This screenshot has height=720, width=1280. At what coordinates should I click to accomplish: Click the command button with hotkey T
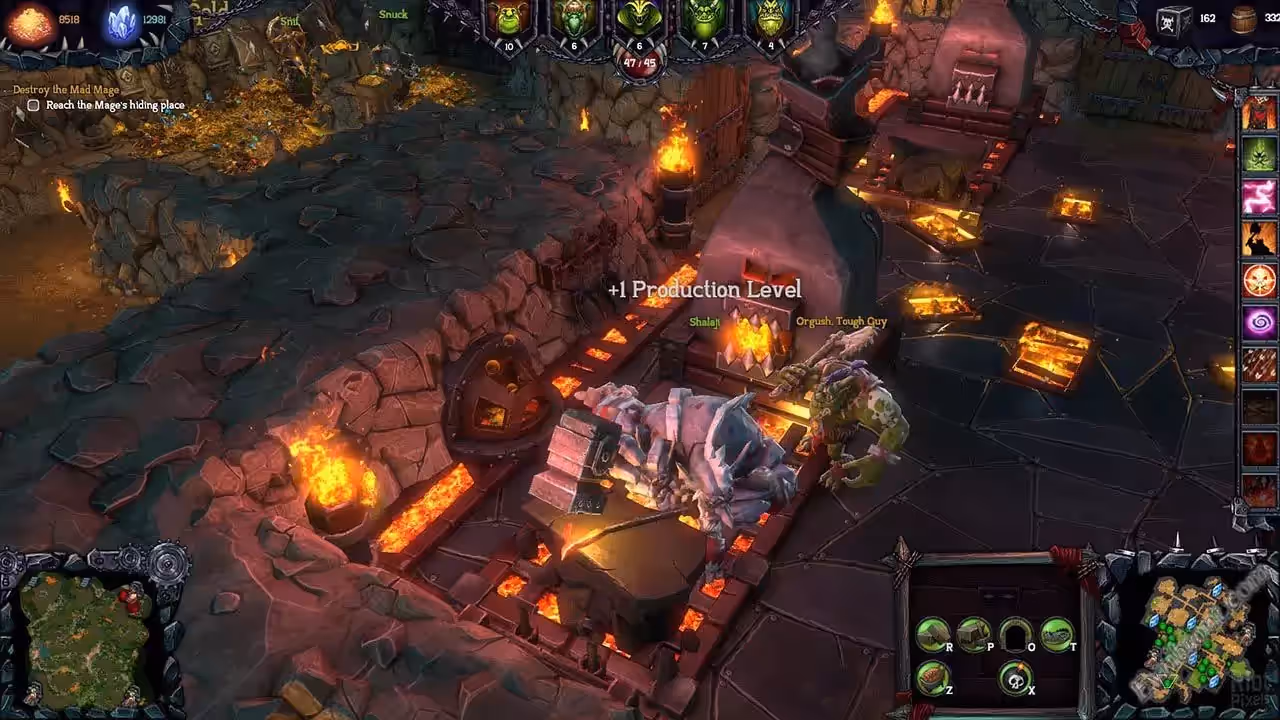[x=1057, y=633]
